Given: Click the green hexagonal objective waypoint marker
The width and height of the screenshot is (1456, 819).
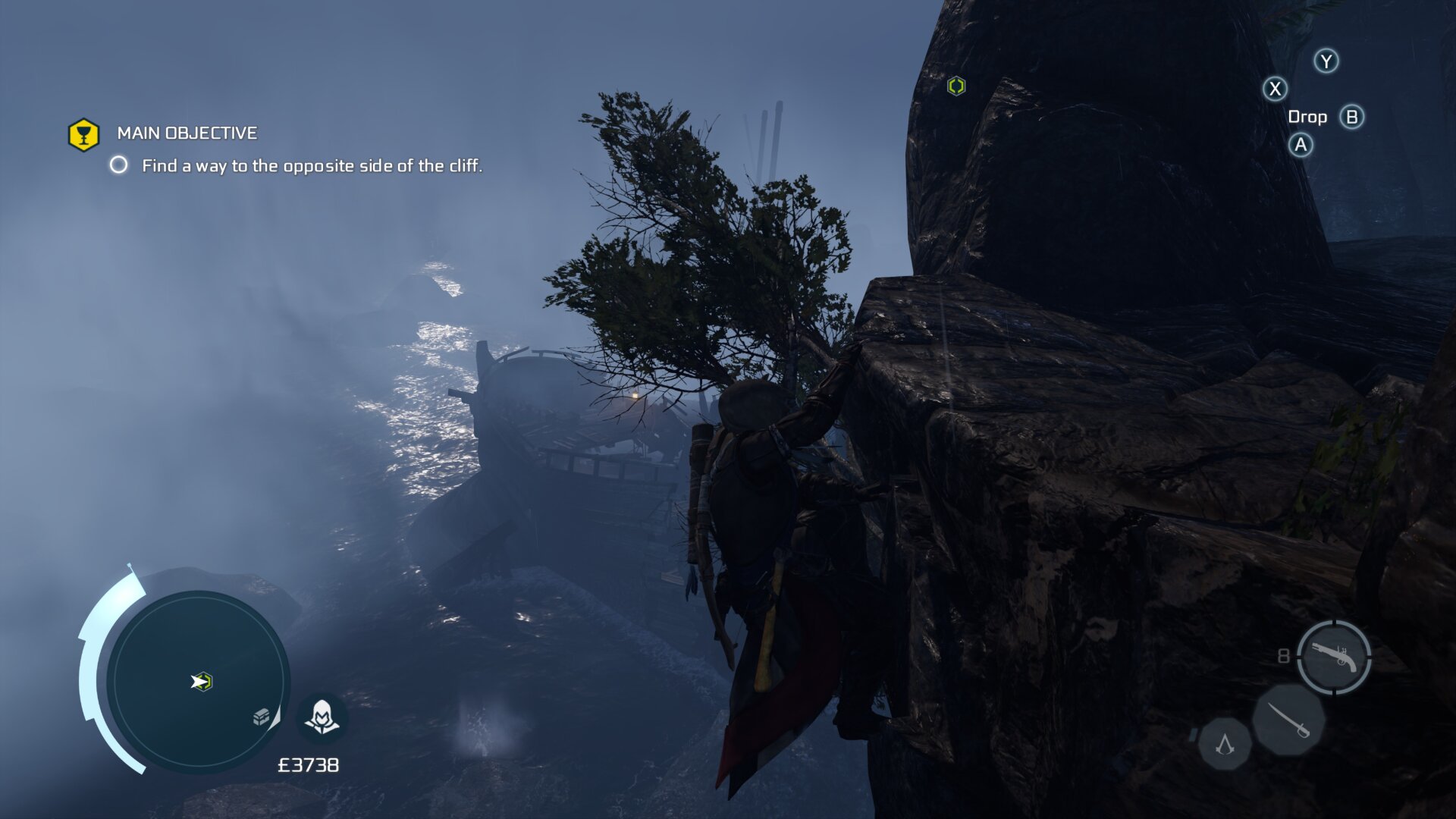Looking at the screenshot, I should pyautogui.click(x=956, y=86).
